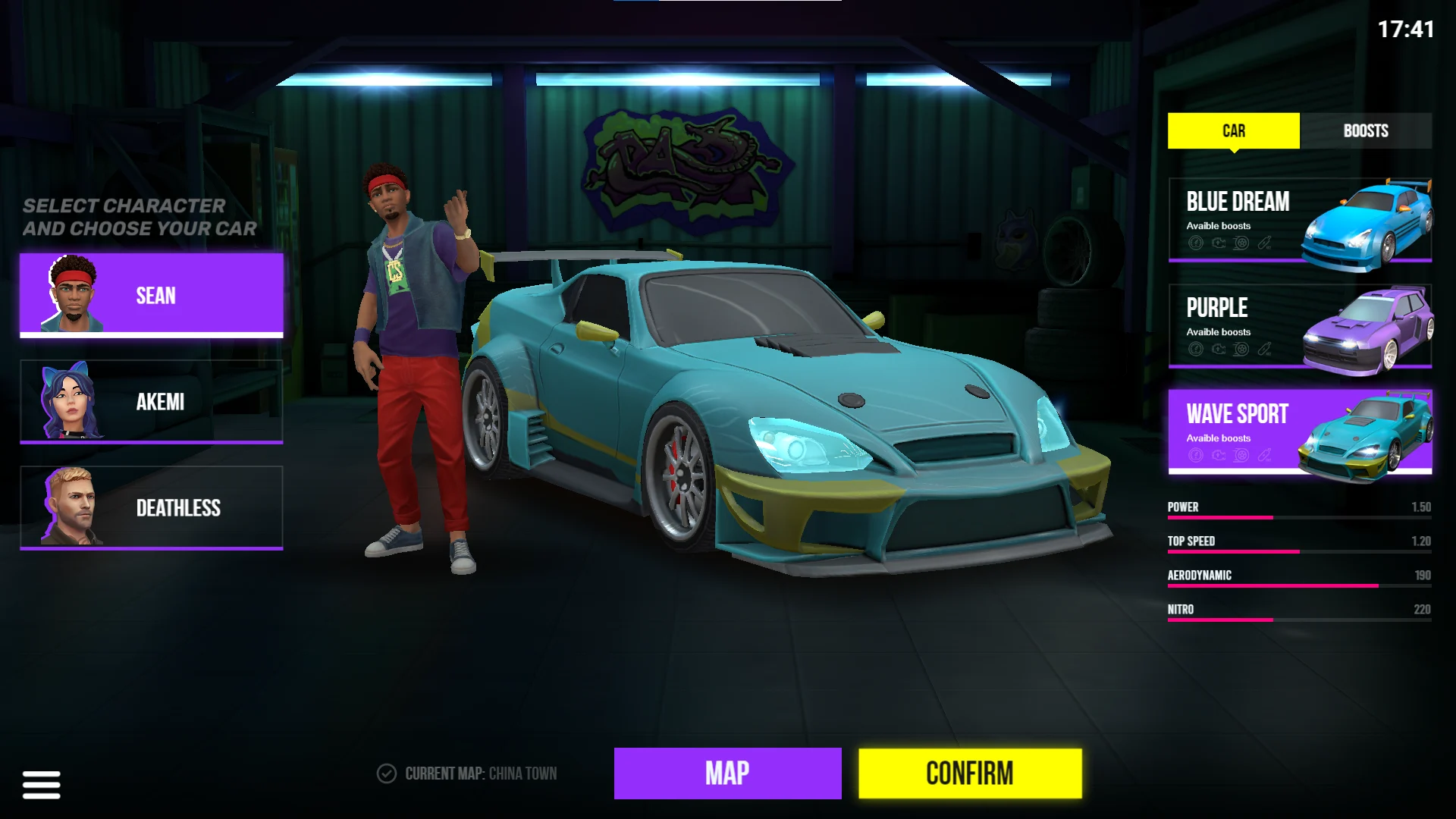Open the Map selection
The height and width of the screenshot is (819, 1456).
click(727, 773)
